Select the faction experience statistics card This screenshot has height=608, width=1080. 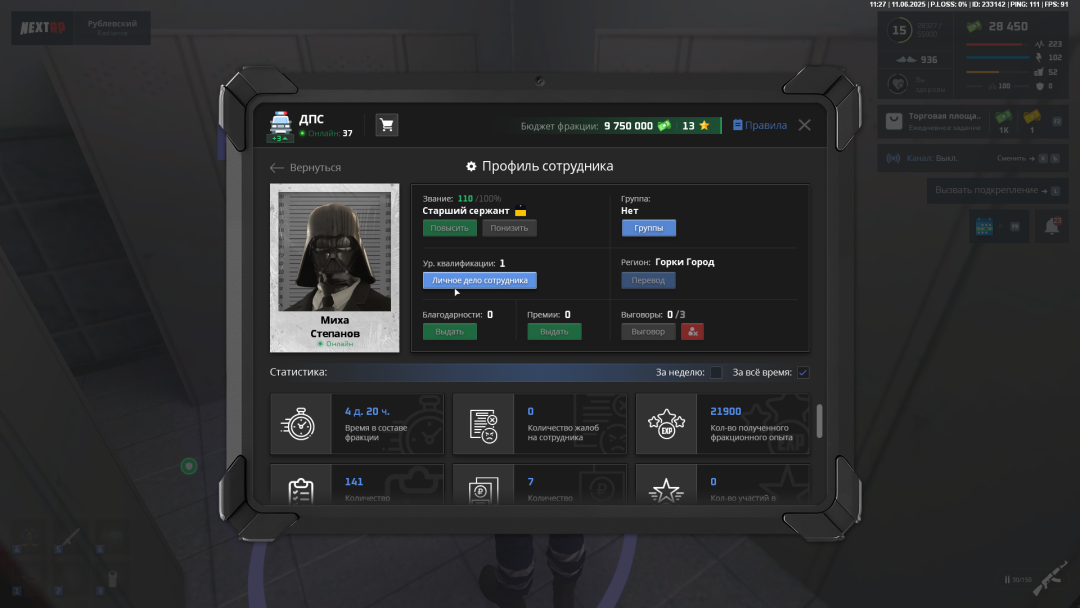click(x=723, y=424)
